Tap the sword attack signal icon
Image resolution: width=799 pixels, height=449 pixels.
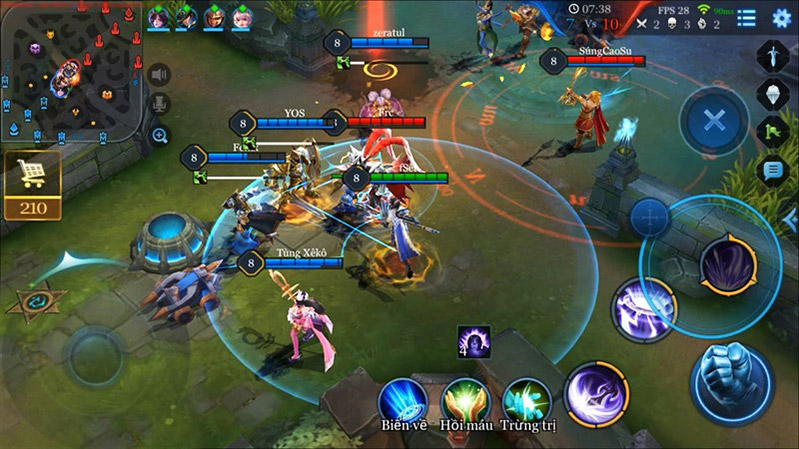pos(774,55)
